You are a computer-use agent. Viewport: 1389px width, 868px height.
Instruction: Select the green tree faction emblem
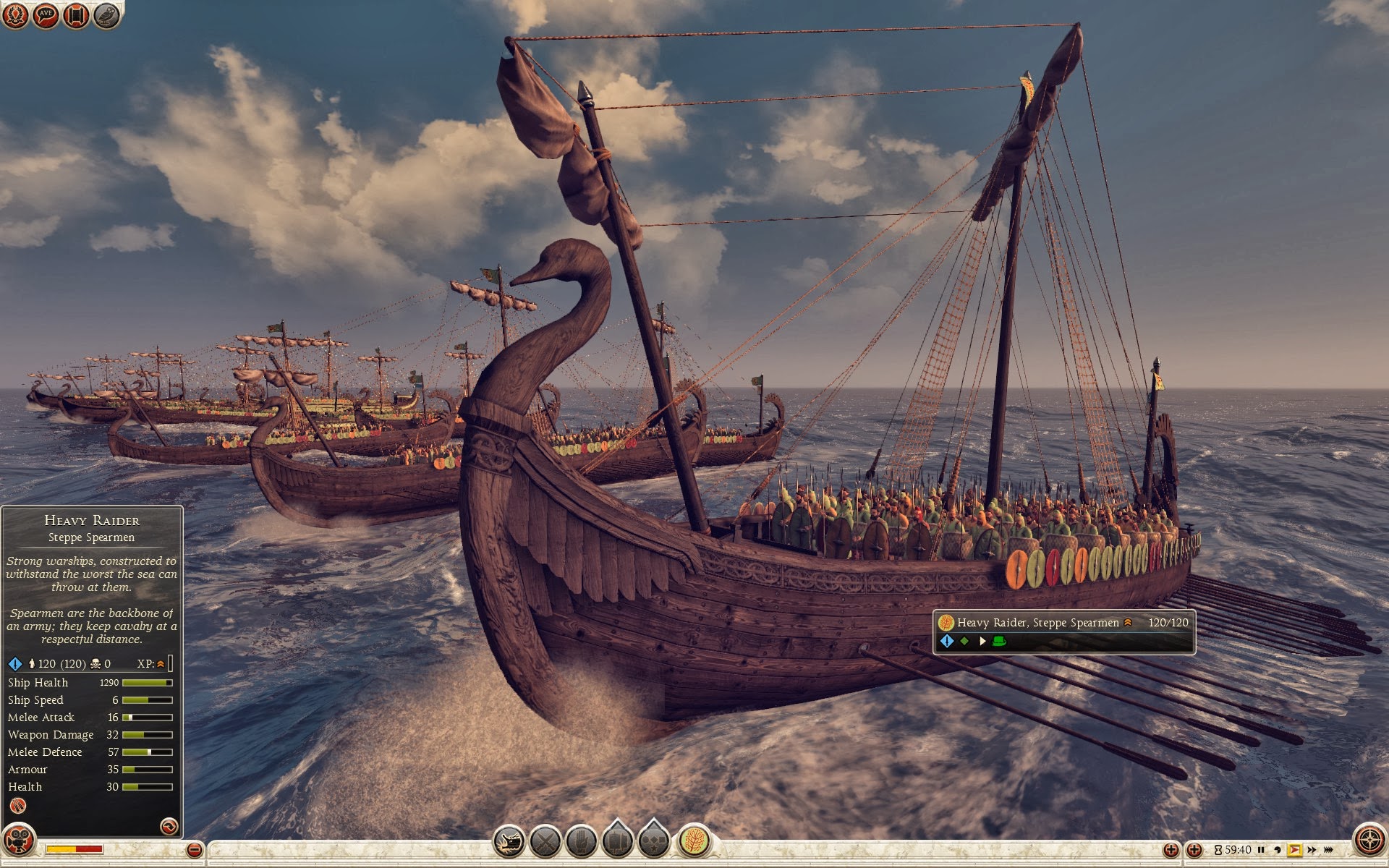[694, 841]
